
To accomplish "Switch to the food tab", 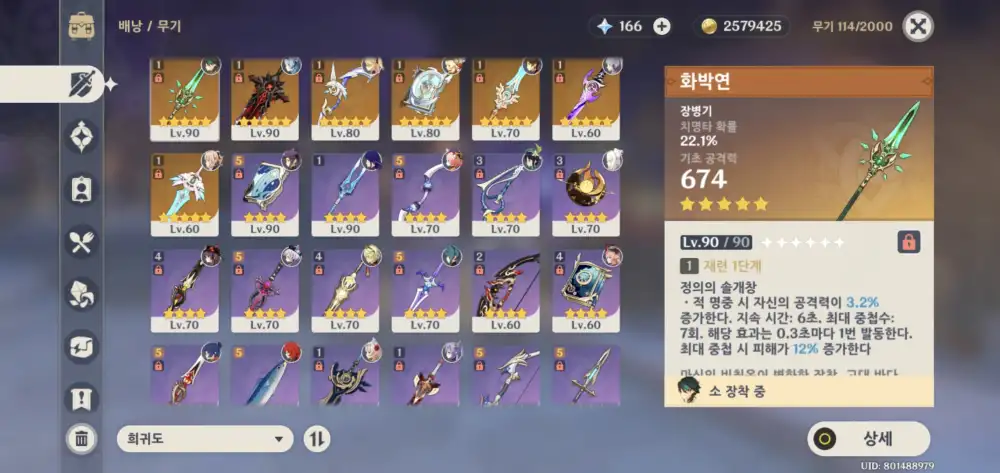I will [81, 240].
